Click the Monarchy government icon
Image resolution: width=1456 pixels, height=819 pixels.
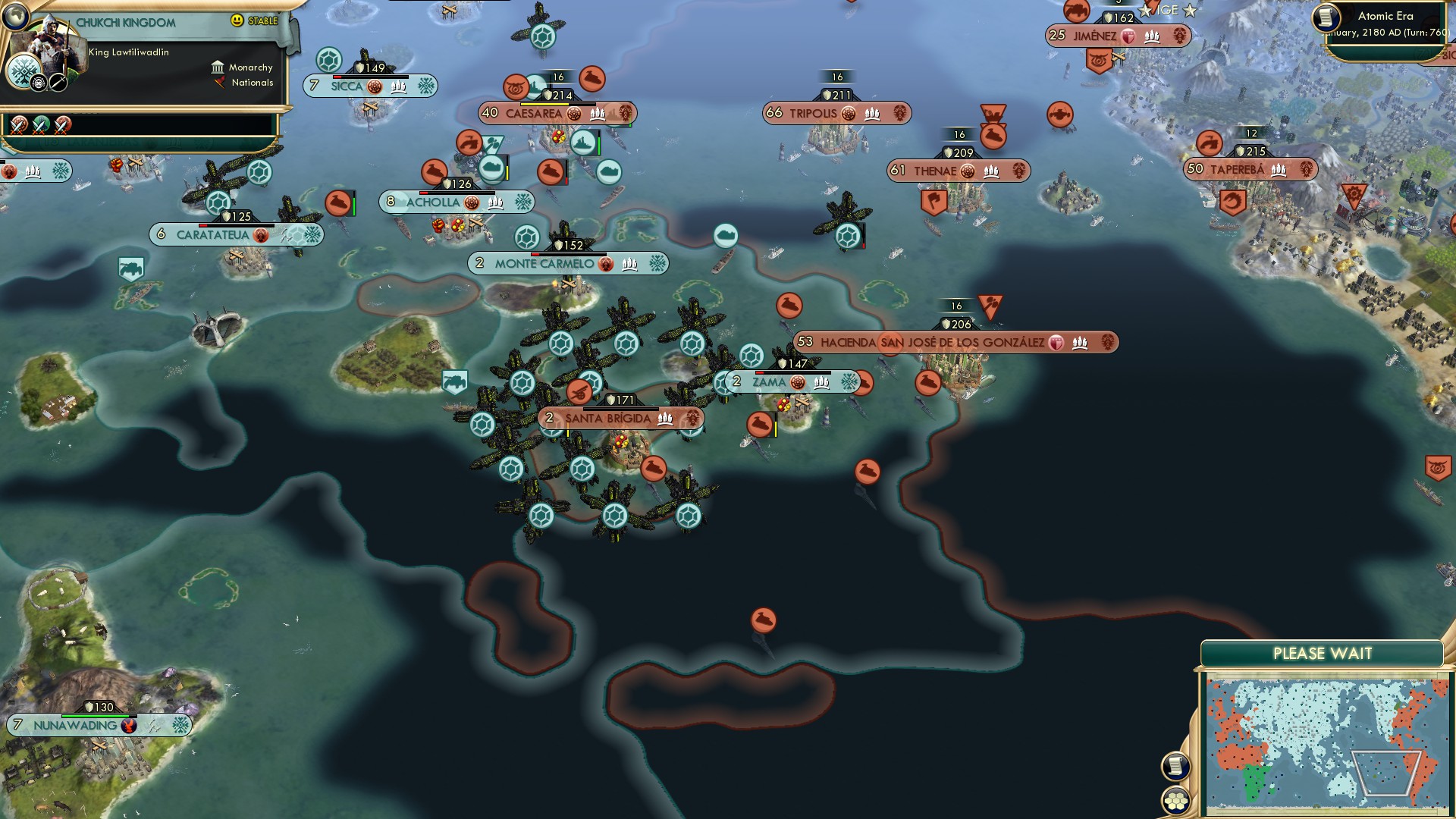218,67
